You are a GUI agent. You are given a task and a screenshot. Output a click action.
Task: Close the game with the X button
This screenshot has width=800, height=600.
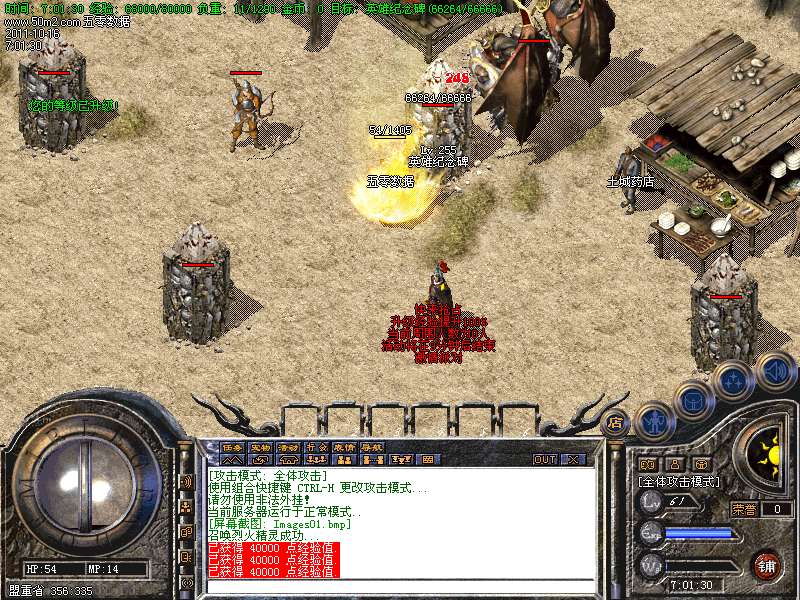573,459
